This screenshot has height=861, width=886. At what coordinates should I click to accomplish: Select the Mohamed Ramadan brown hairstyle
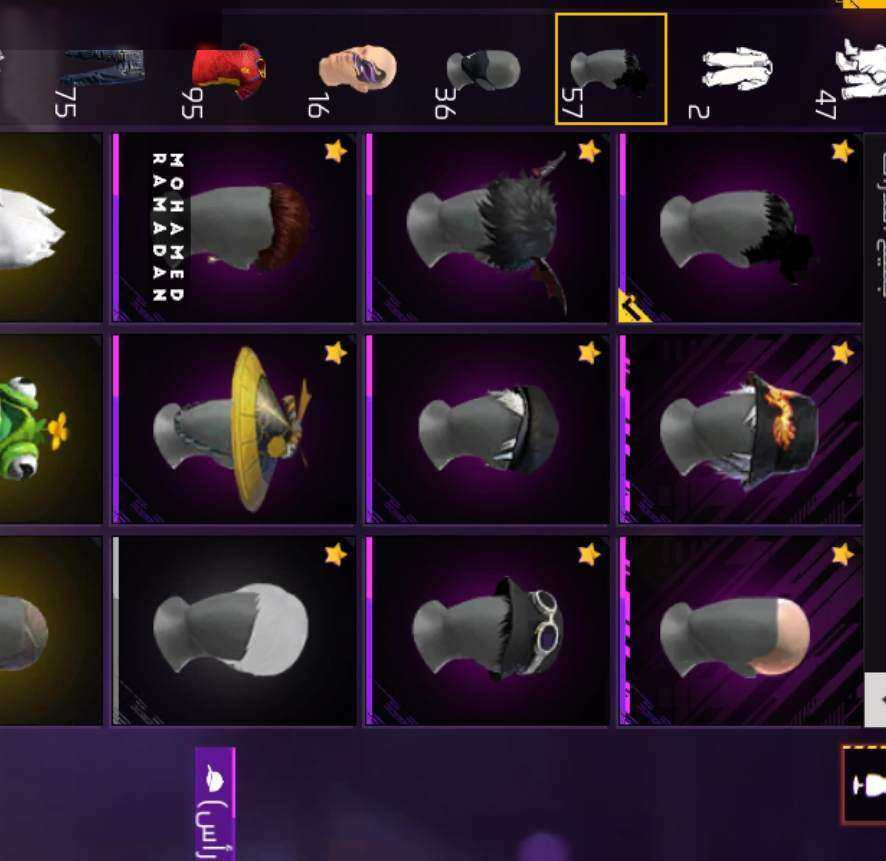[x=234, y=228]
